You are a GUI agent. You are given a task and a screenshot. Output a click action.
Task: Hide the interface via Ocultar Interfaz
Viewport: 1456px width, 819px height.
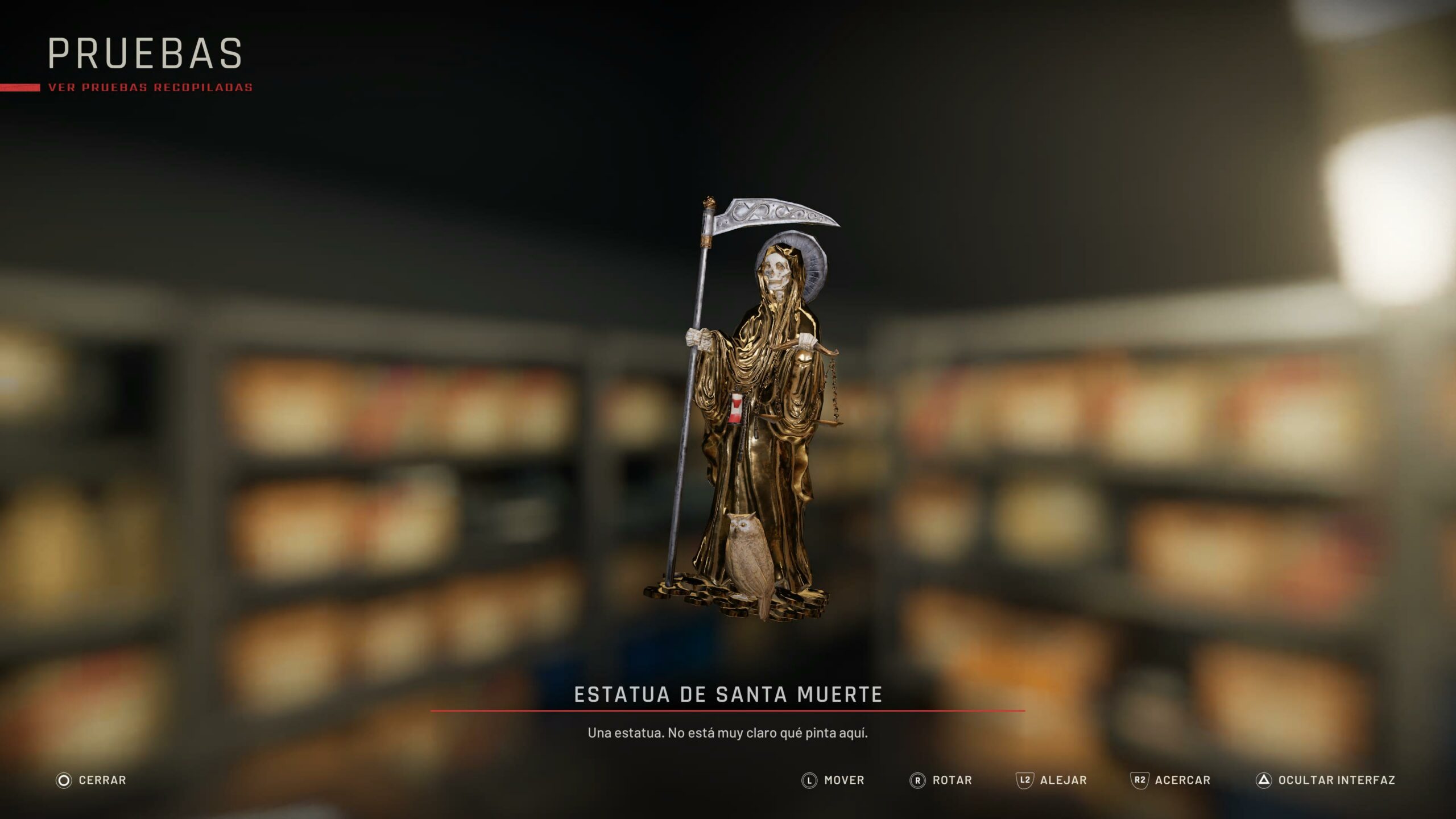(1325, 780)
